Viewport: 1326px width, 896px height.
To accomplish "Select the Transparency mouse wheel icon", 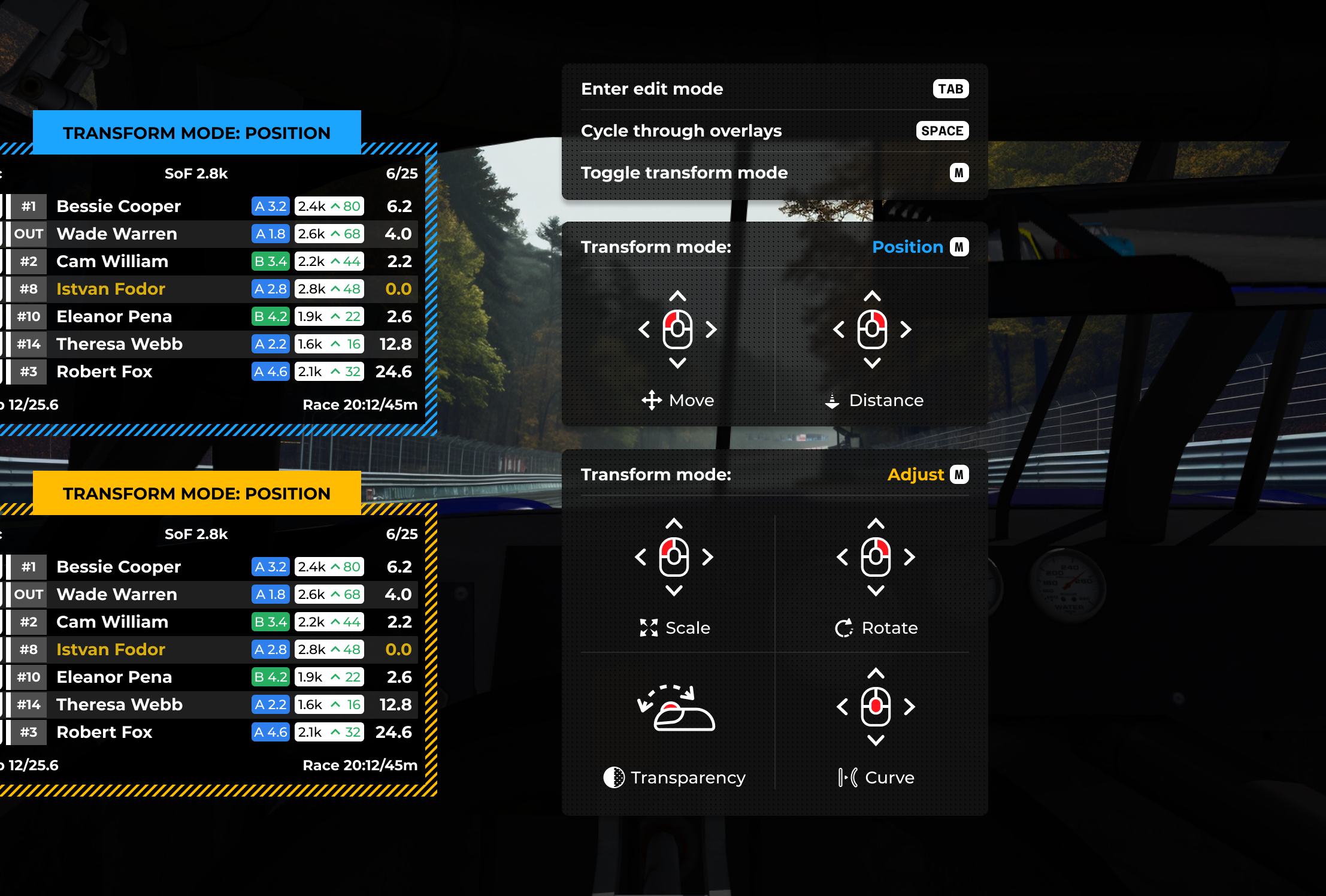I will tap(676, 713).
